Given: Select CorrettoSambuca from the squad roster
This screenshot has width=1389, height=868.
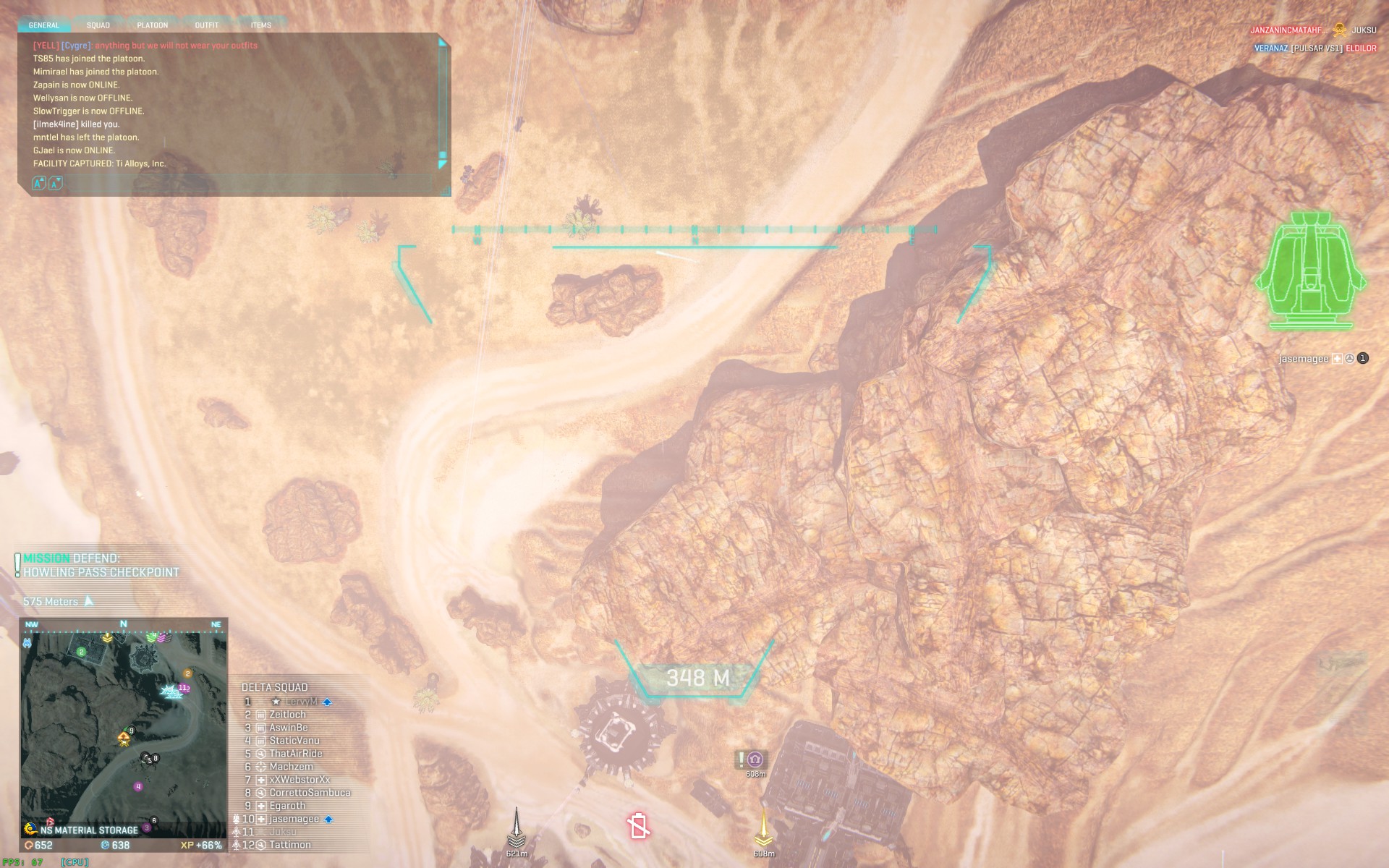Looking at the screenshot, I should coord(310,793).
